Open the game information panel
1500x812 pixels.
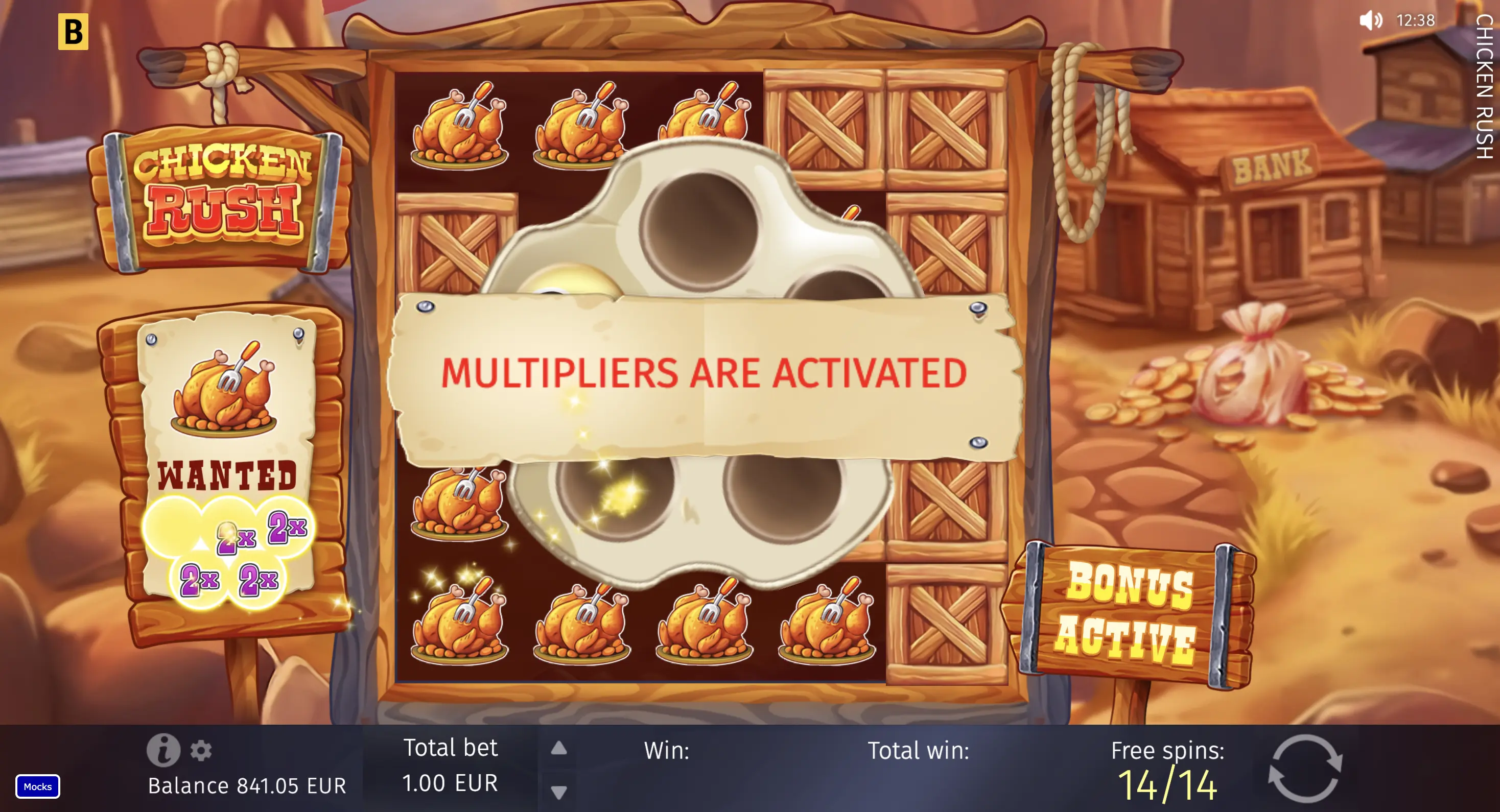tap(165, 751)
